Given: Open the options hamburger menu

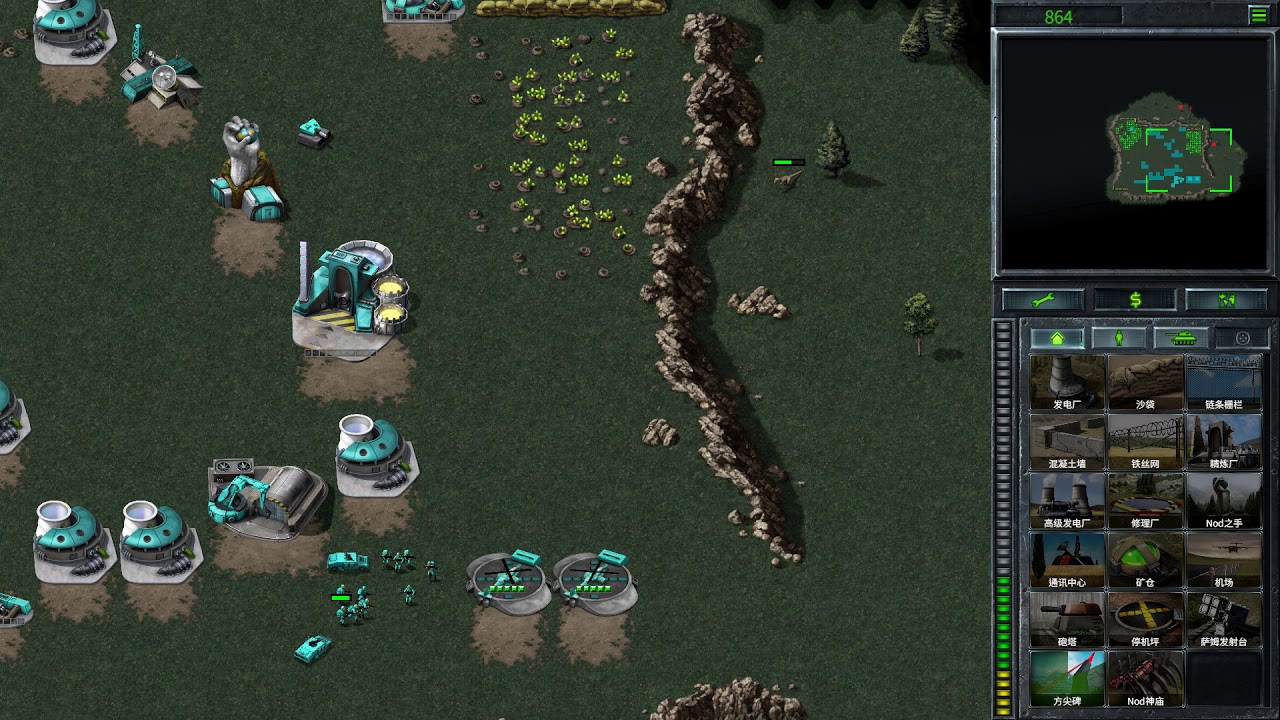Looking at the screenshot, I should (1258, 15).
